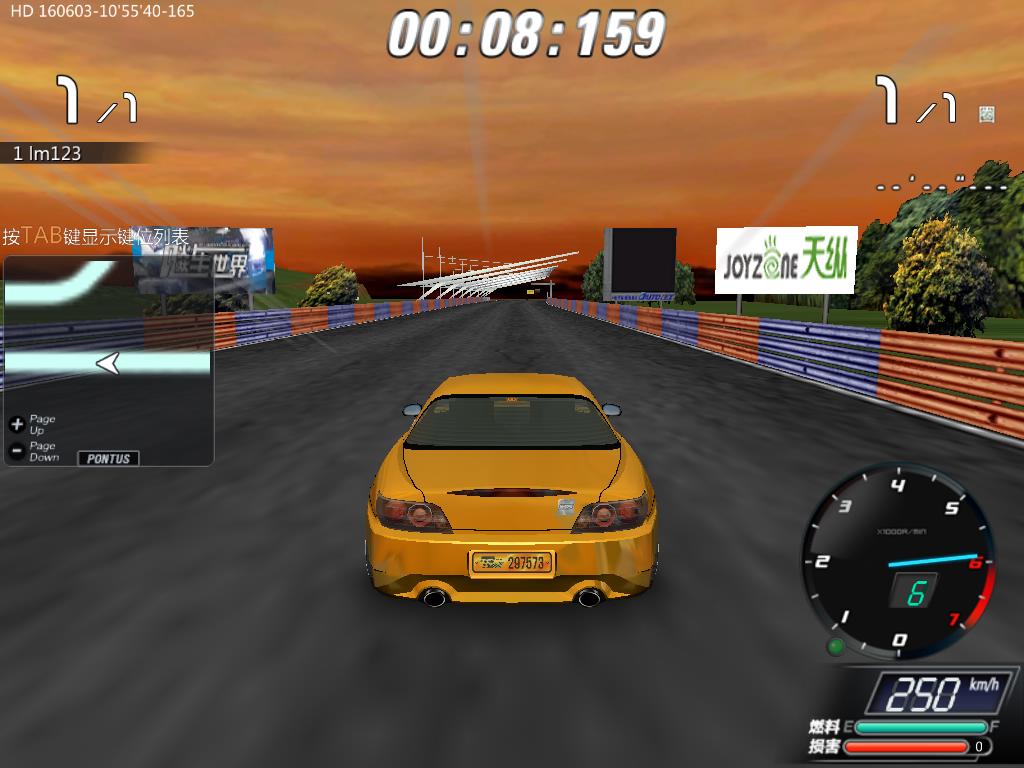Select player lm123 in the ranking list
This screenshot has height=768, width=1024.
(48, 153)
